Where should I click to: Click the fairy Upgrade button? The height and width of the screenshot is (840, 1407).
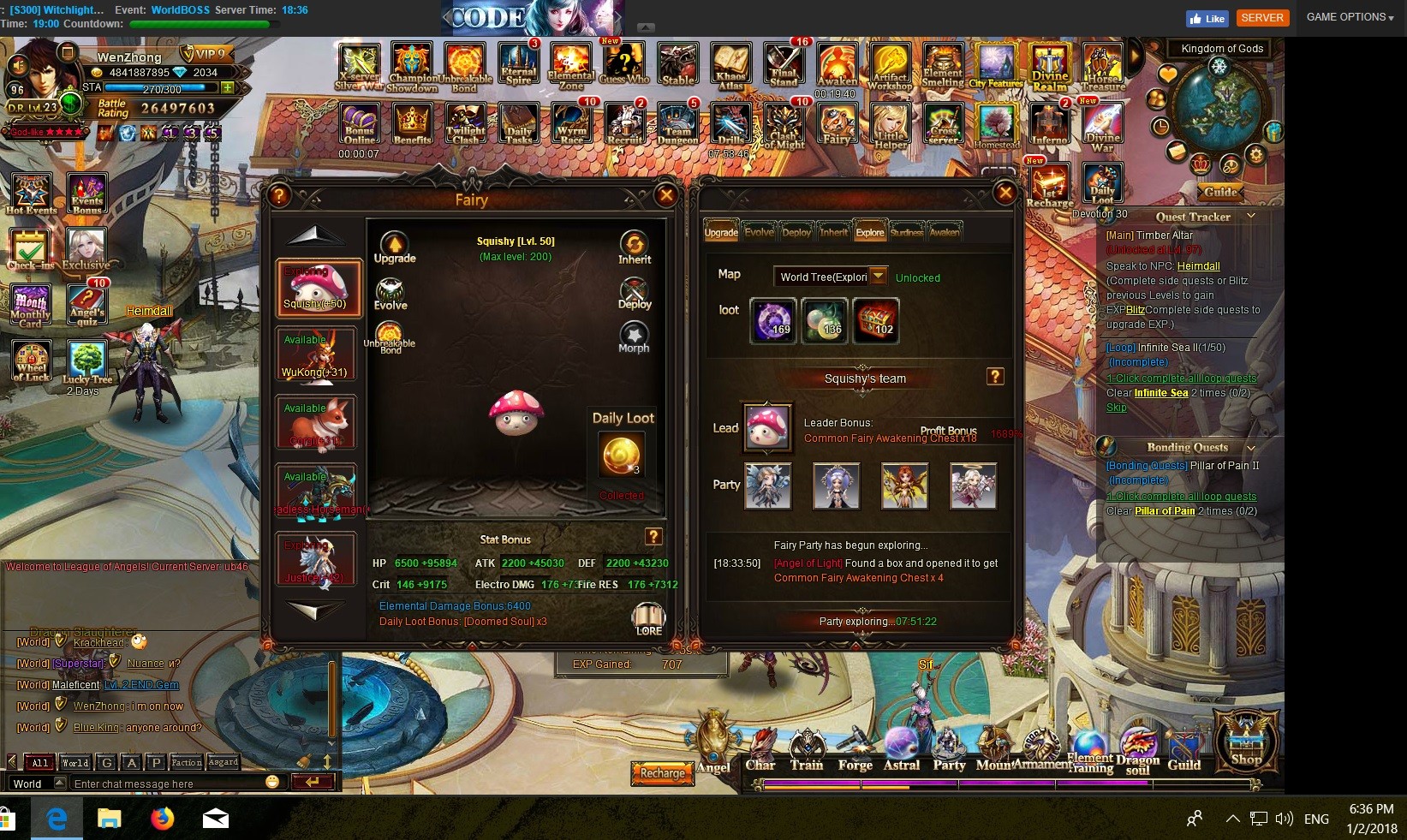pyautogui.click(x=394, y=247)
